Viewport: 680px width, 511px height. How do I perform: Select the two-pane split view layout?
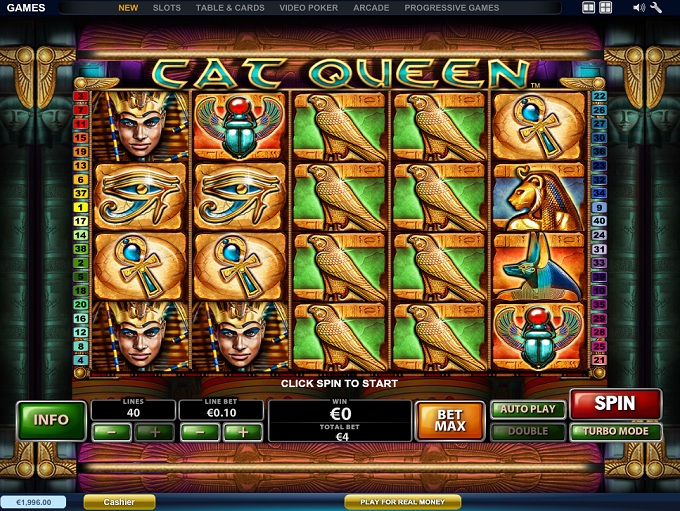(x=589, y=8)
